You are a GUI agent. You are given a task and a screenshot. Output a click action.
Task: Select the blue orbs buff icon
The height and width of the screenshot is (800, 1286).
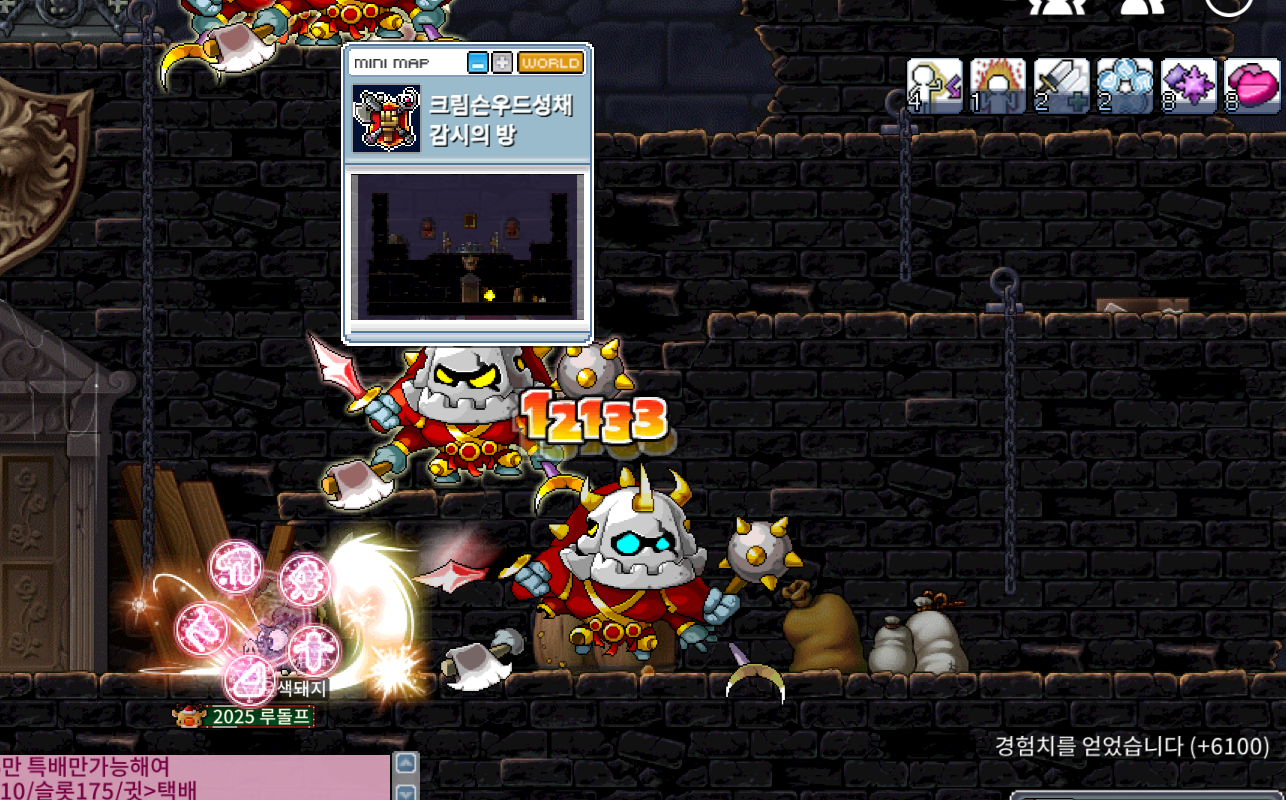pos(1124,86)
